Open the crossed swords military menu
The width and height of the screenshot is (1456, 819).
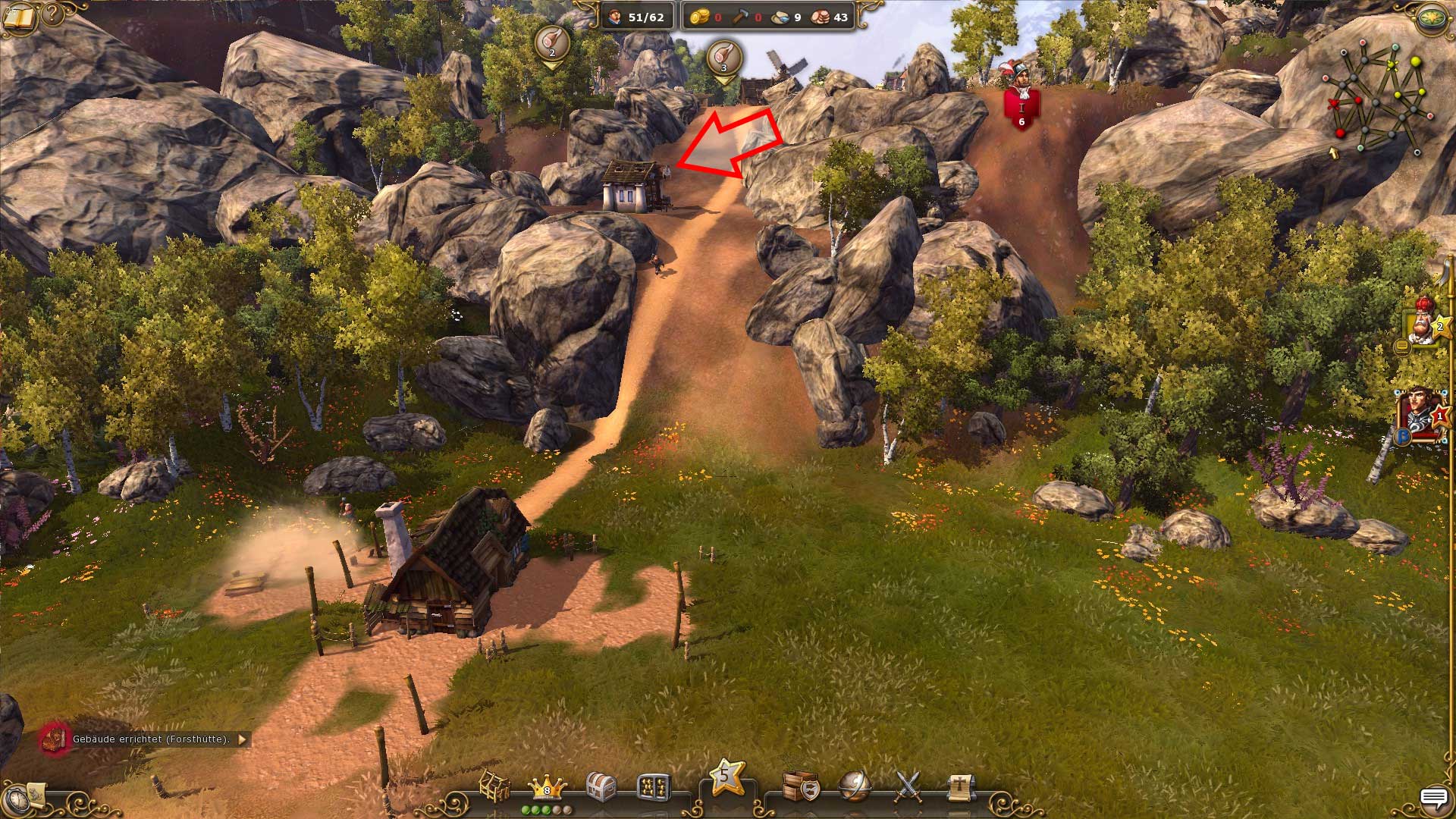pyautogui.click(x=908, y=787)
